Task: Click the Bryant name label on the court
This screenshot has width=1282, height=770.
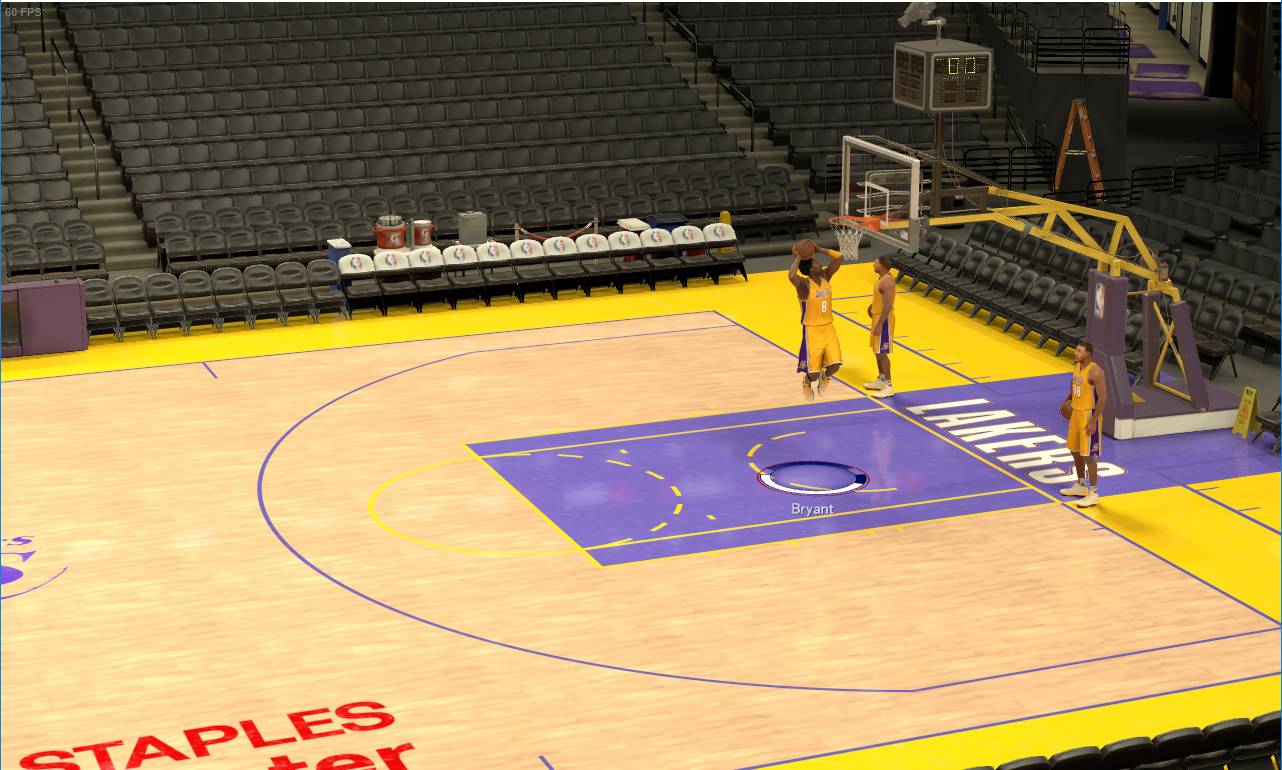Action: [810, 508]
